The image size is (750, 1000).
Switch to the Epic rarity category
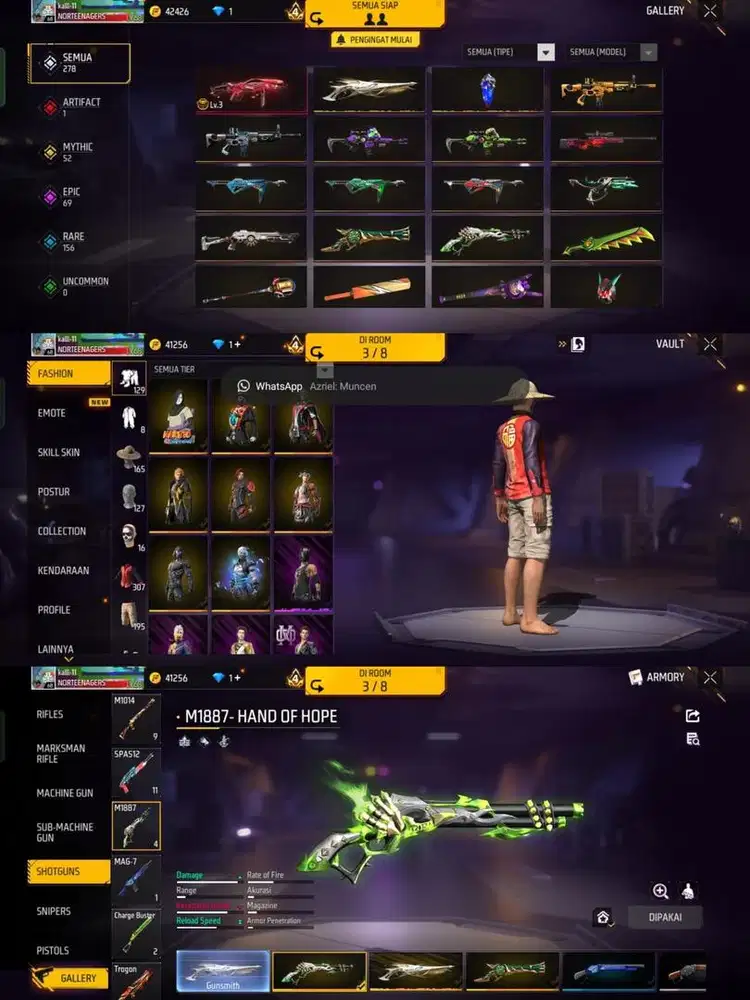click(x=78, y=197)
